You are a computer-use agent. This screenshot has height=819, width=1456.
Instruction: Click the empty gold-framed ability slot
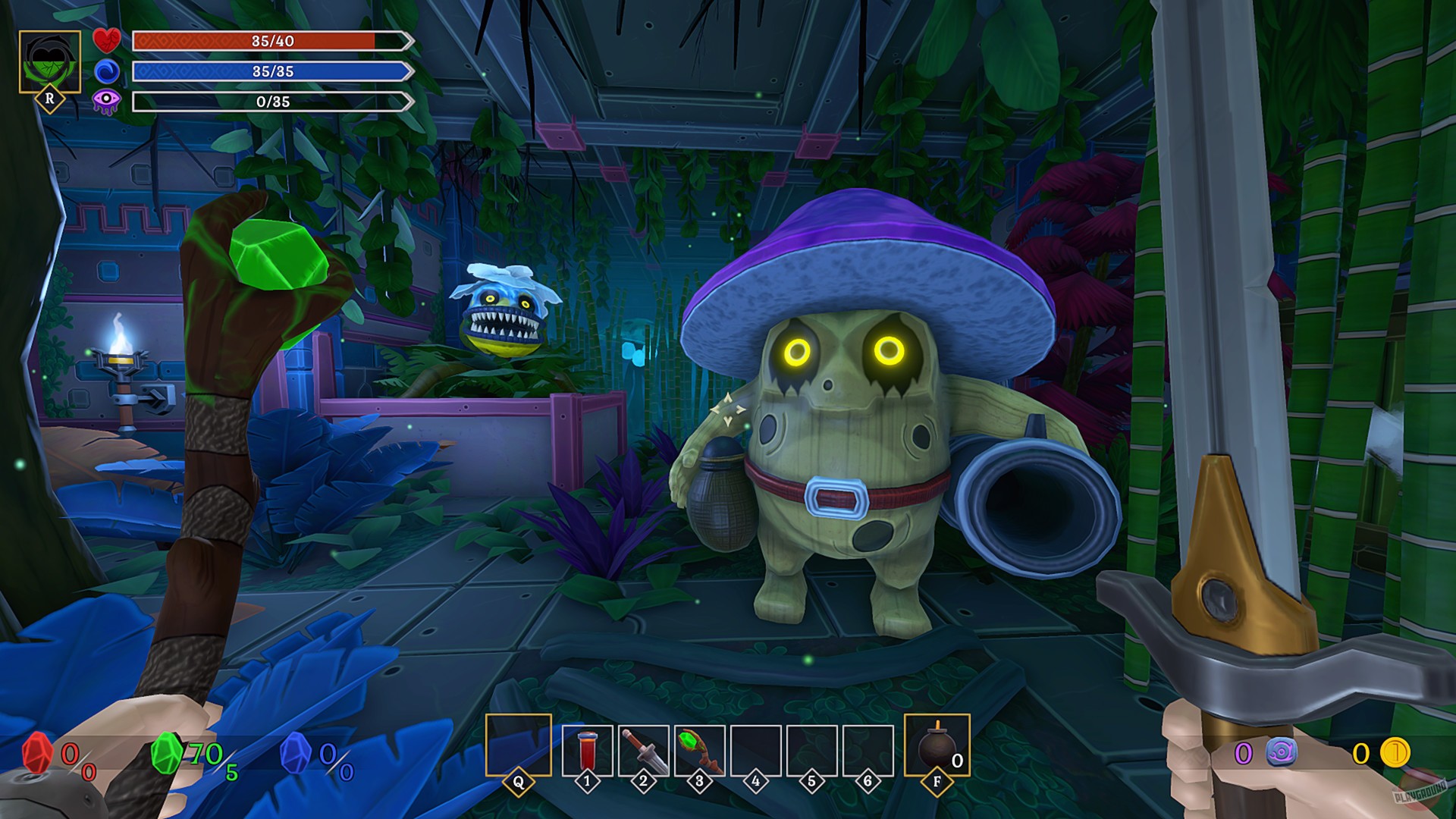518,745
